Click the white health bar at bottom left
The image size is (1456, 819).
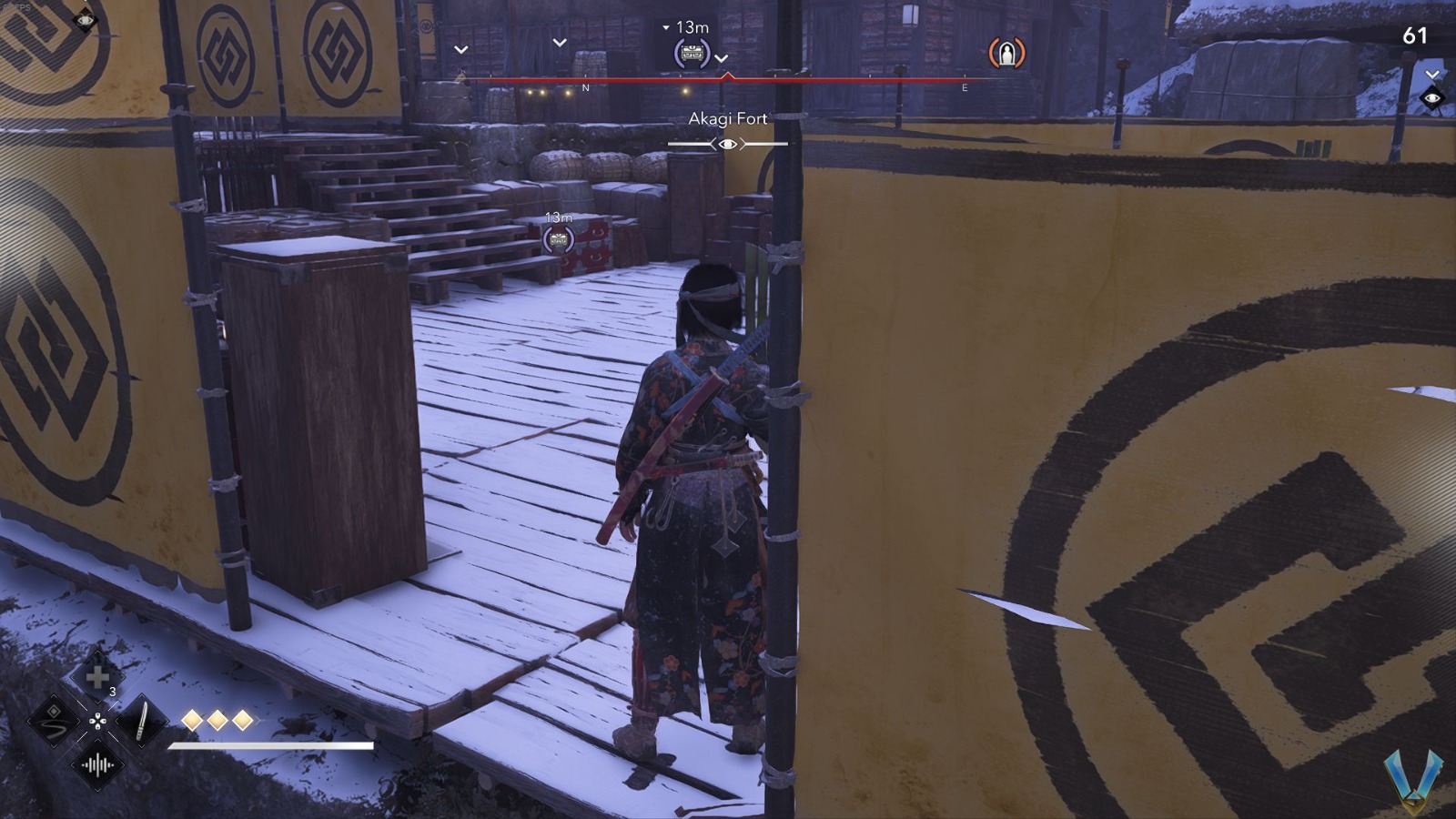(x=273, y=746)
